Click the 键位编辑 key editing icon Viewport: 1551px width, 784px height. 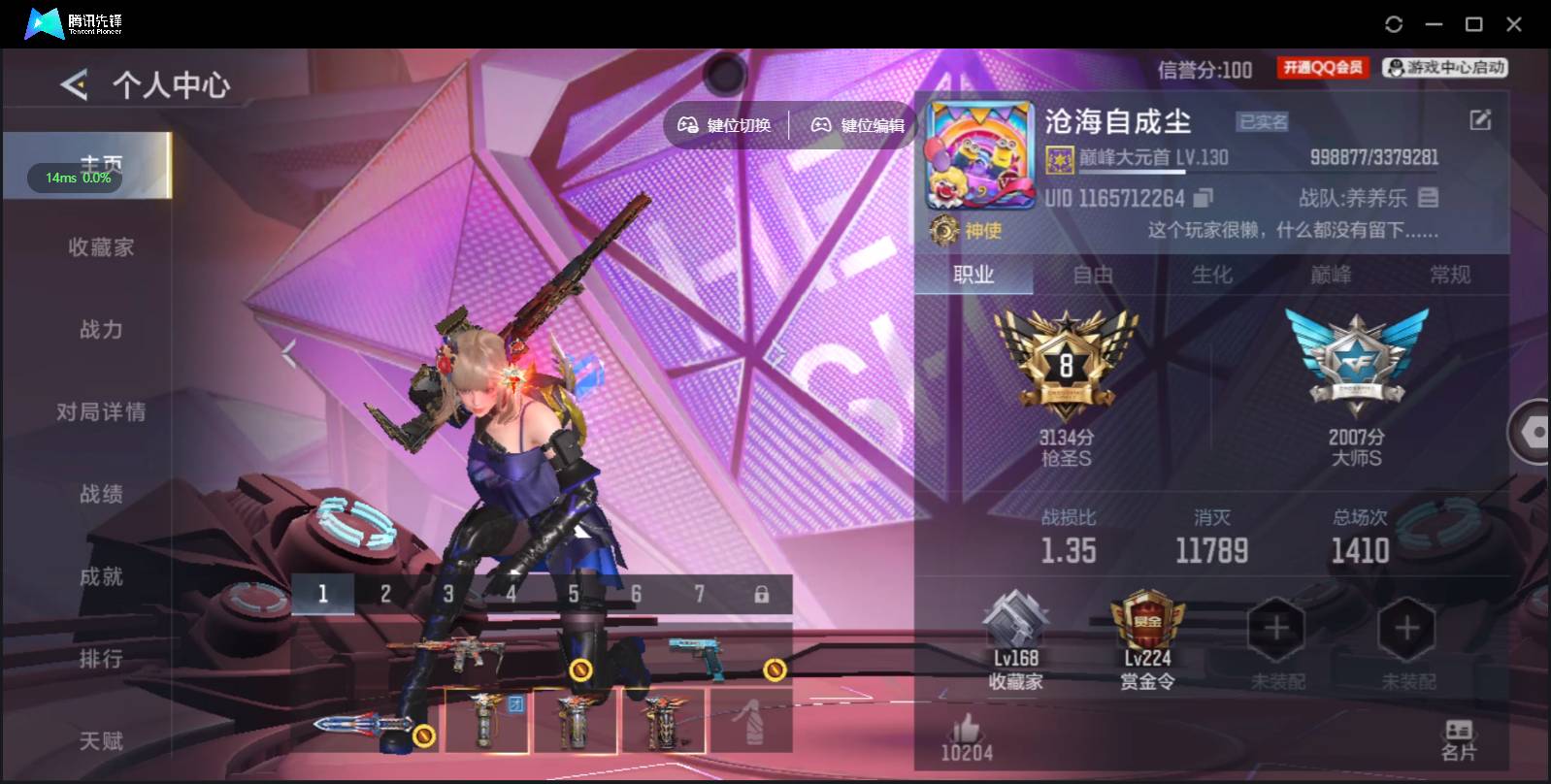pos(822,124)
